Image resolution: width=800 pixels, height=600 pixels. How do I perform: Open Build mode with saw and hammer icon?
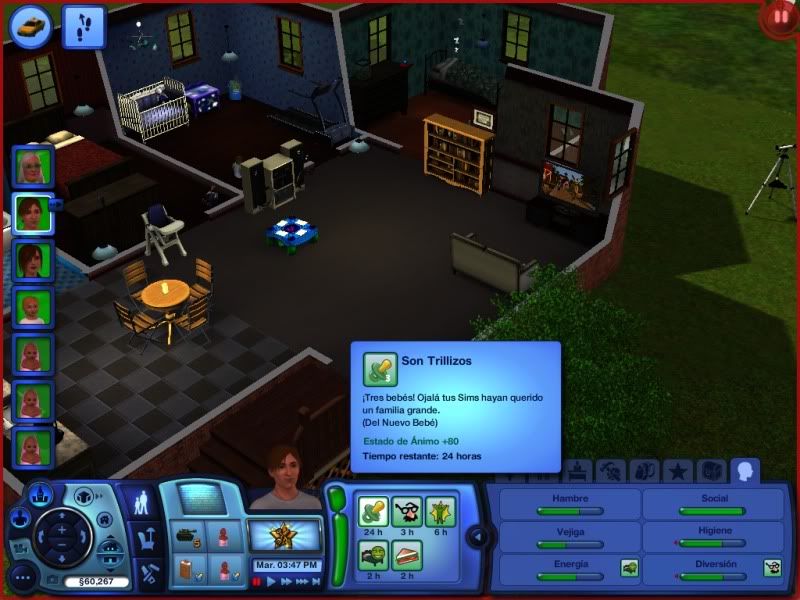pos(148,574)
